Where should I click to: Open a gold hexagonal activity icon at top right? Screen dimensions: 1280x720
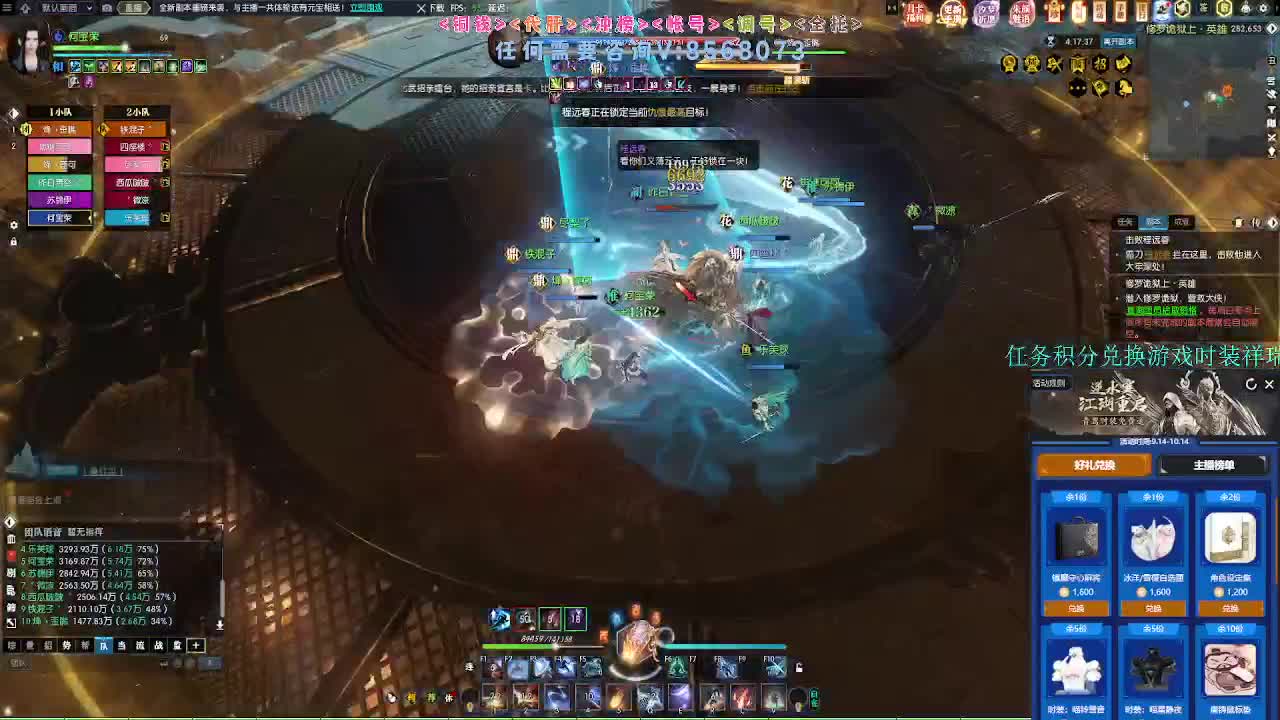(x=1223, y=9)
